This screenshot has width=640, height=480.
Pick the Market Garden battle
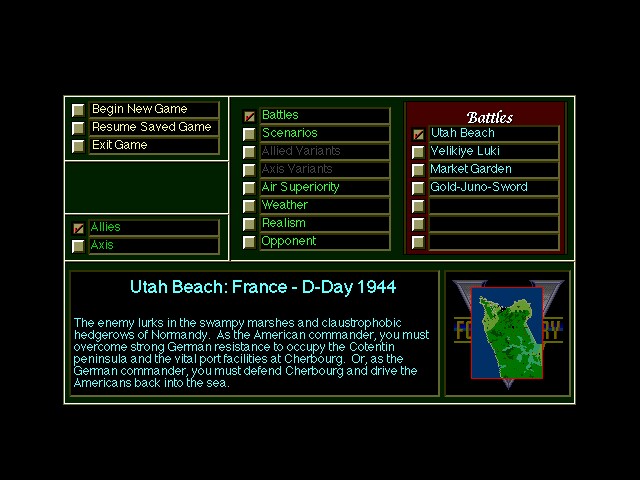click(x=492, y=169)
